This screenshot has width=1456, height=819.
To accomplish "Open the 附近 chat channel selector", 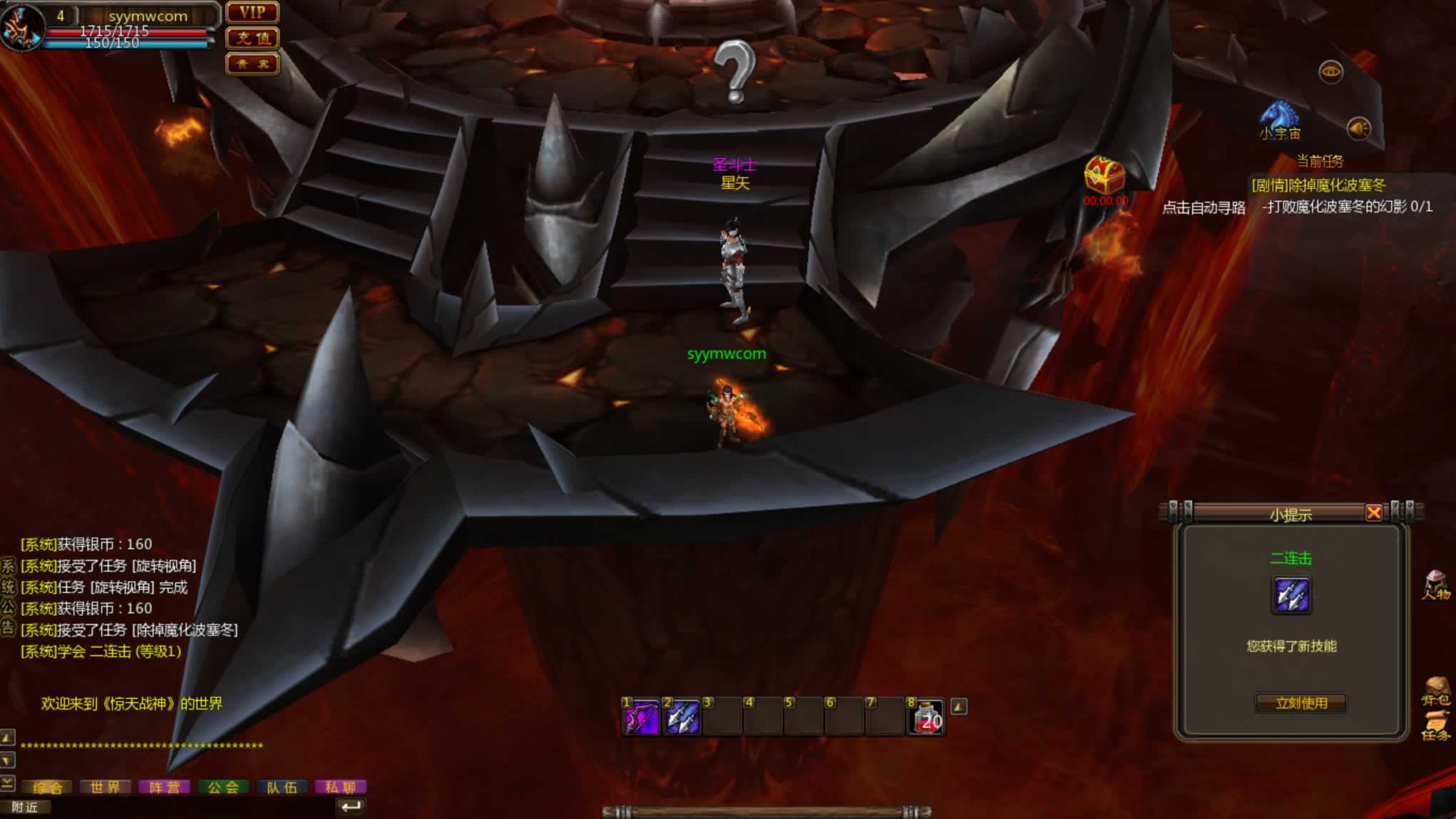I will (24, 807).
